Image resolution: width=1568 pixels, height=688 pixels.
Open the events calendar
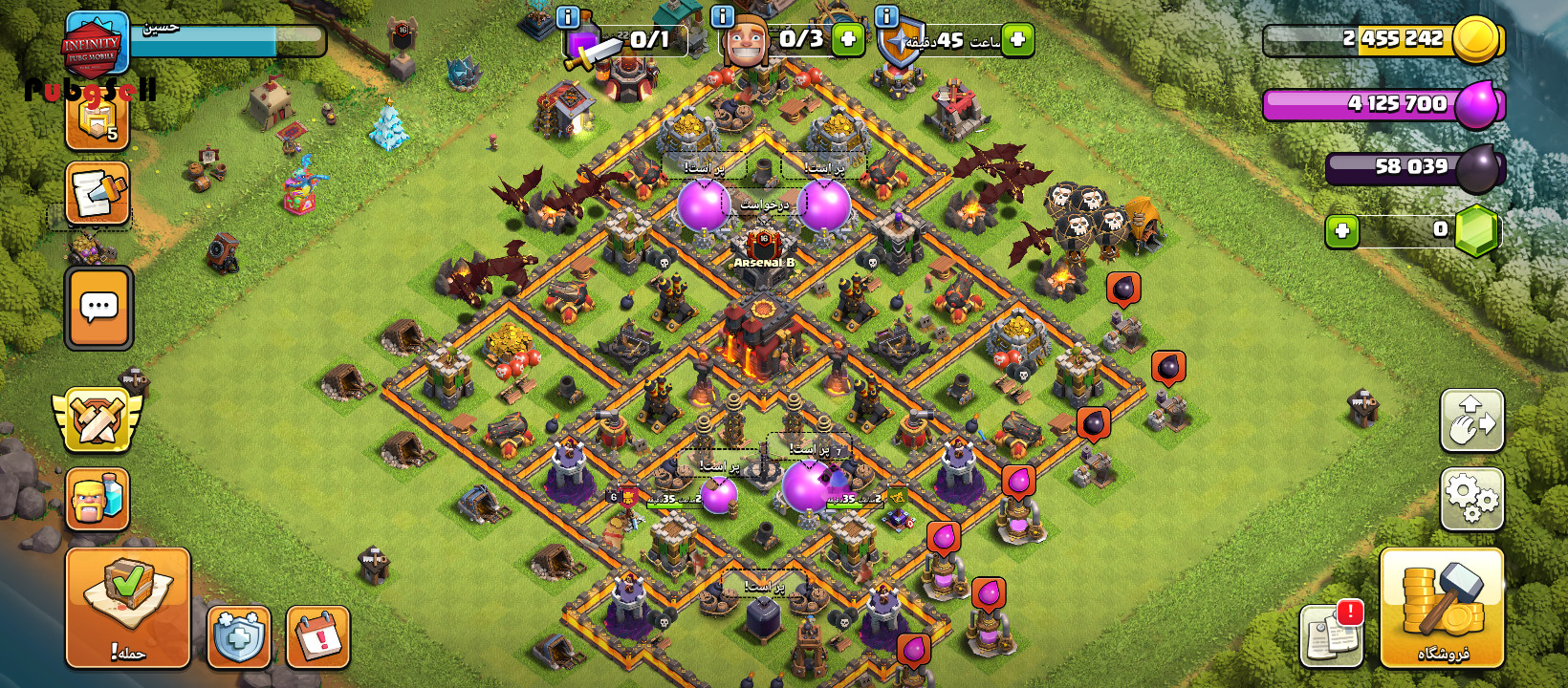click(x=318, y=636)
